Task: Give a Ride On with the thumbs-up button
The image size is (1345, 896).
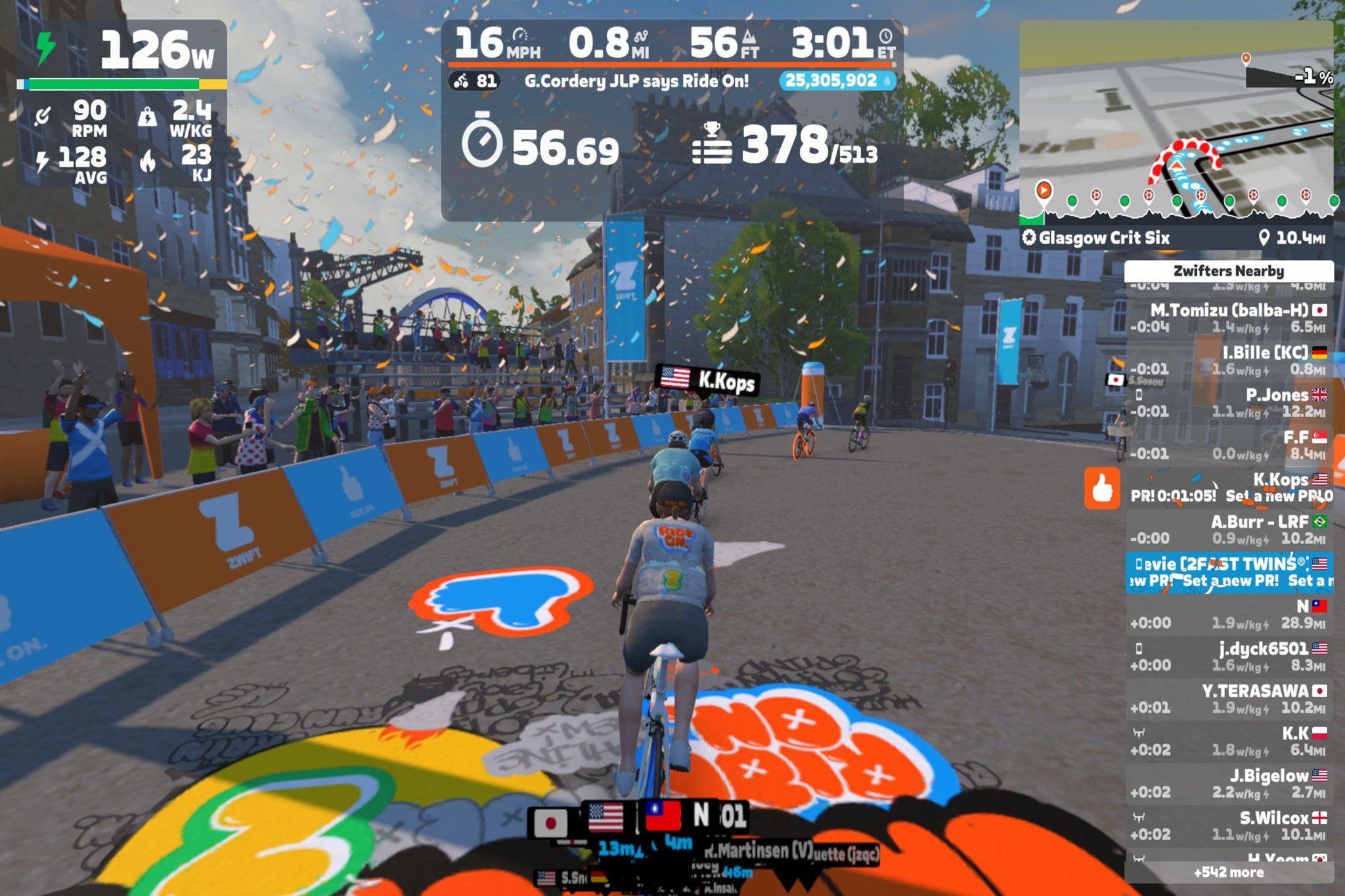Action: pyautogui.click(x=1101, y=488)
